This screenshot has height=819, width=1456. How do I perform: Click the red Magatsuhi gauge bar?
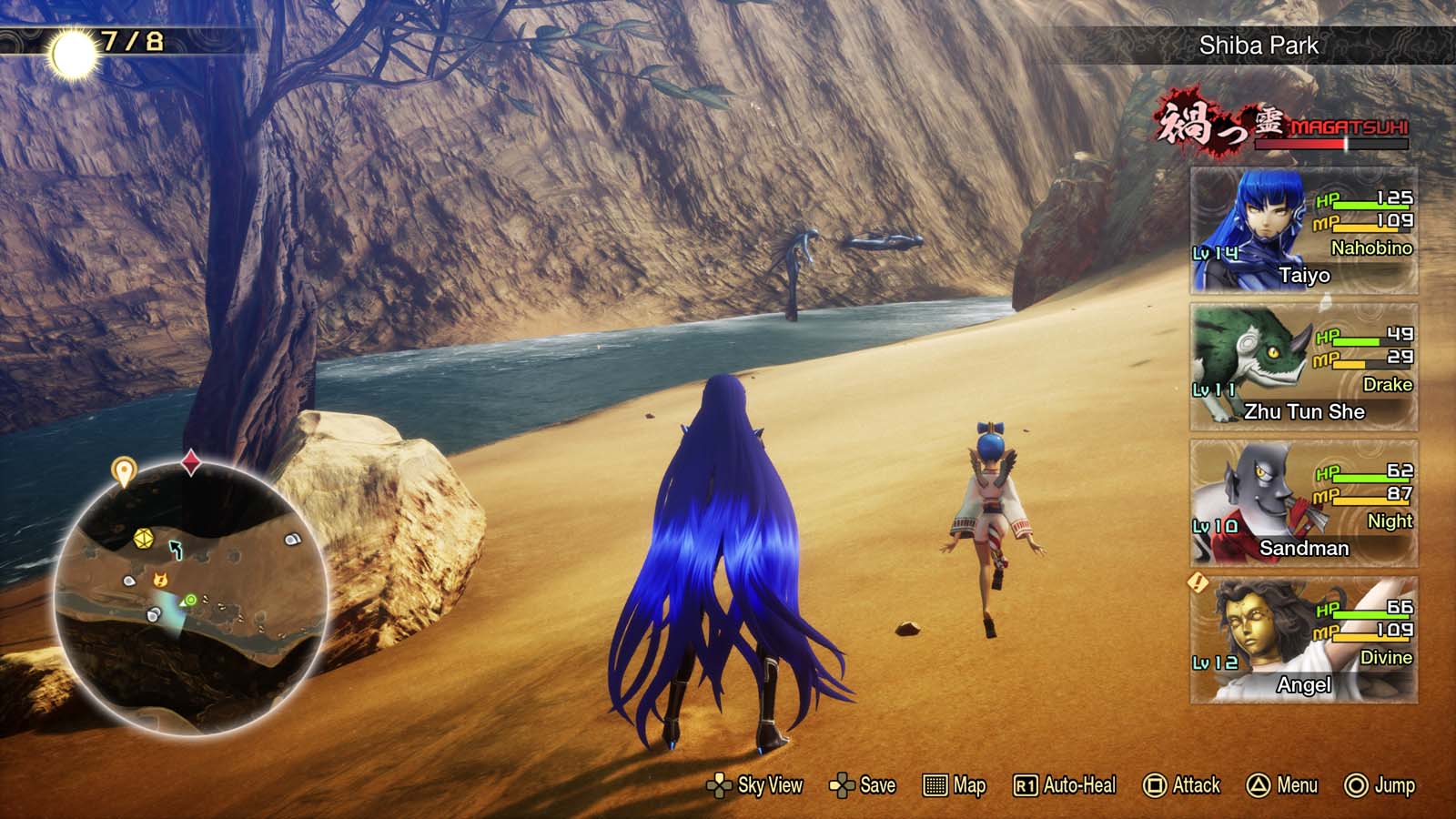click(1332, 146)
